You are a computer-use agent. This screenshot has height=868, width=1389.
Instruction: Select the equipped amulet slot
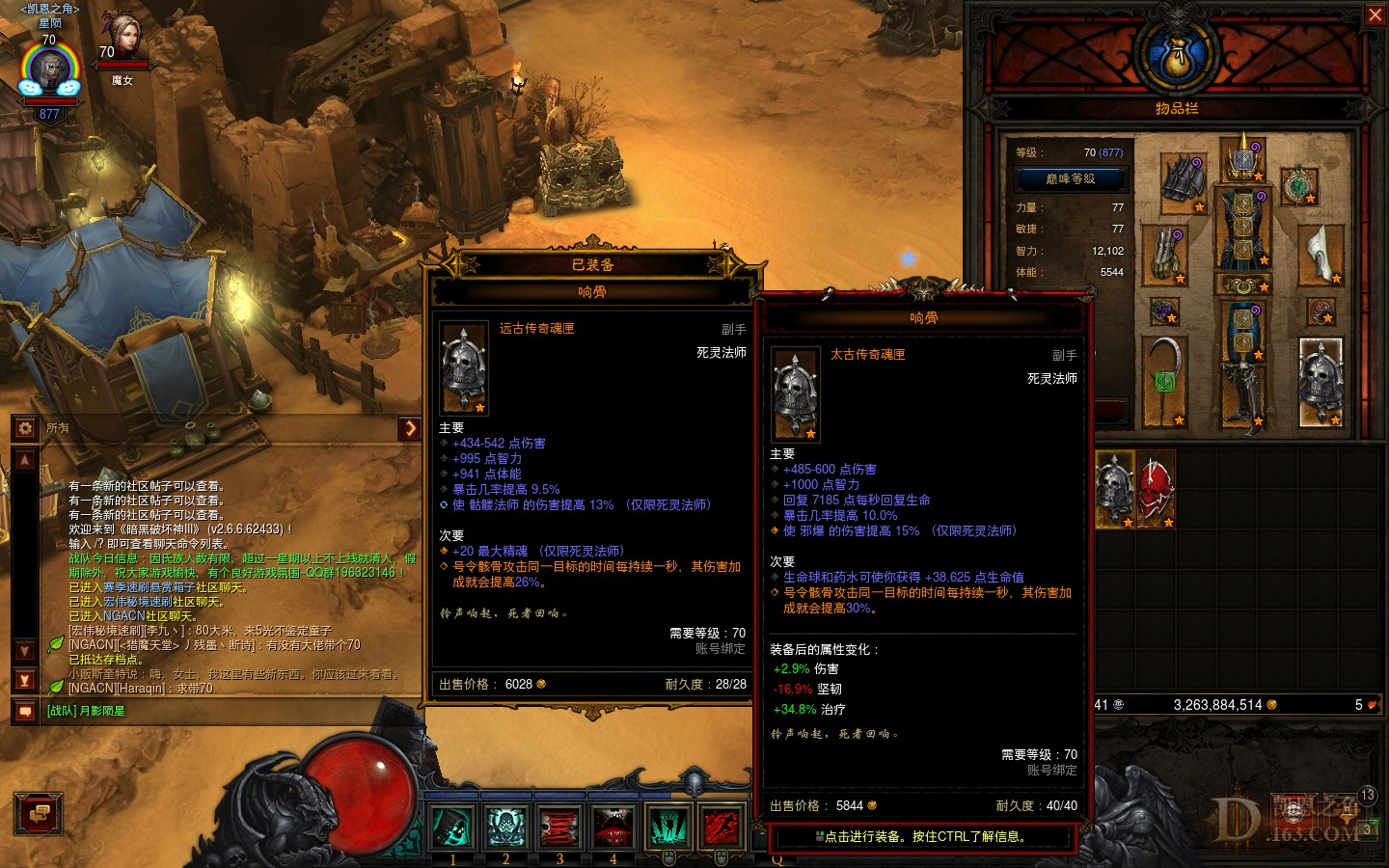(x=1298, y=186)
